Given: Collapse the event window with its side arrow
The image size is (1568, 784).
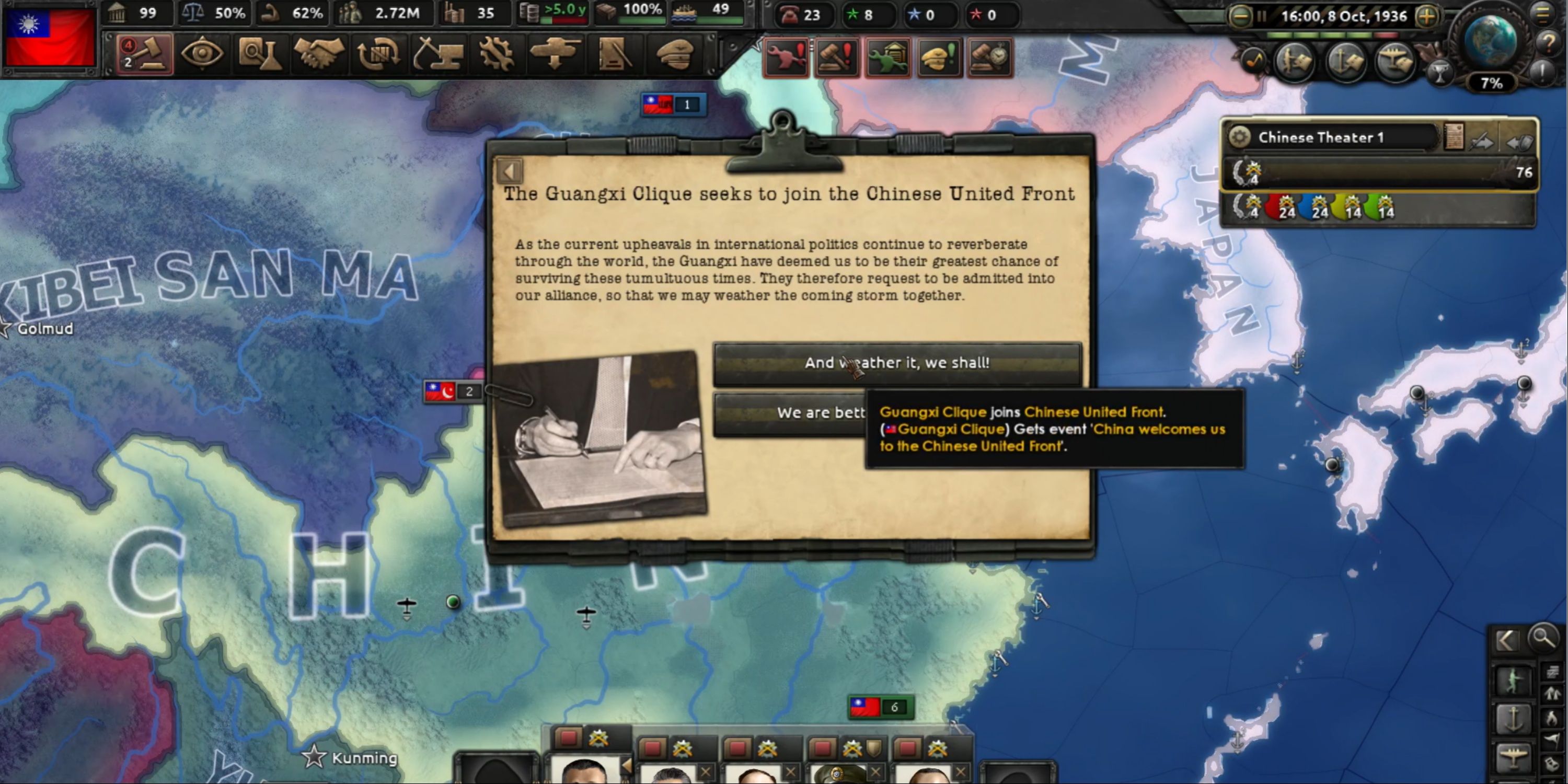Looking at the screenshot, I should pos(510,171).
